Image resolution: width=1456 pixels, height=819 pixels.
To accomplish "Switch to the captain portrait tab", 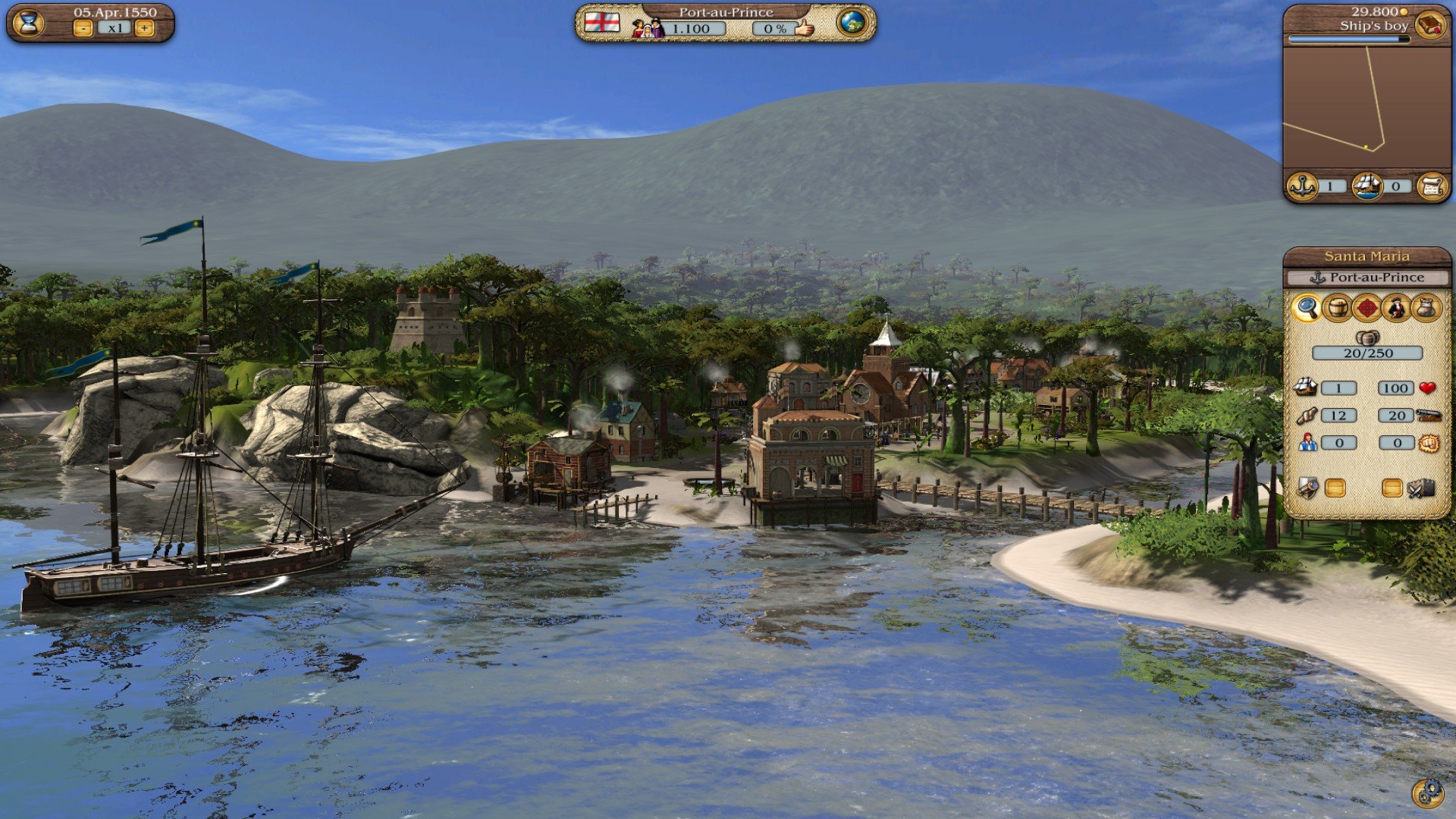I will pyautogui.click(x=1396, y=308).
